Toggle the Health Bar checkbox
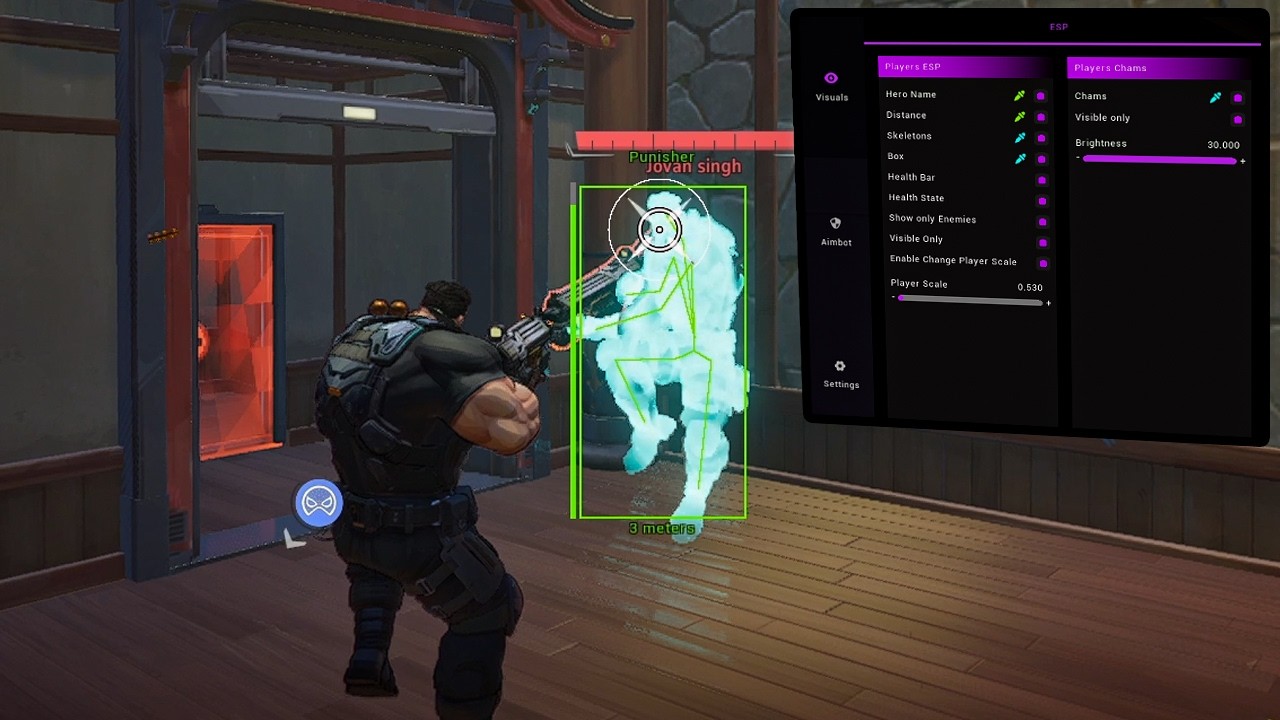Screen dimensions: 1280x720 [1042, 180]
